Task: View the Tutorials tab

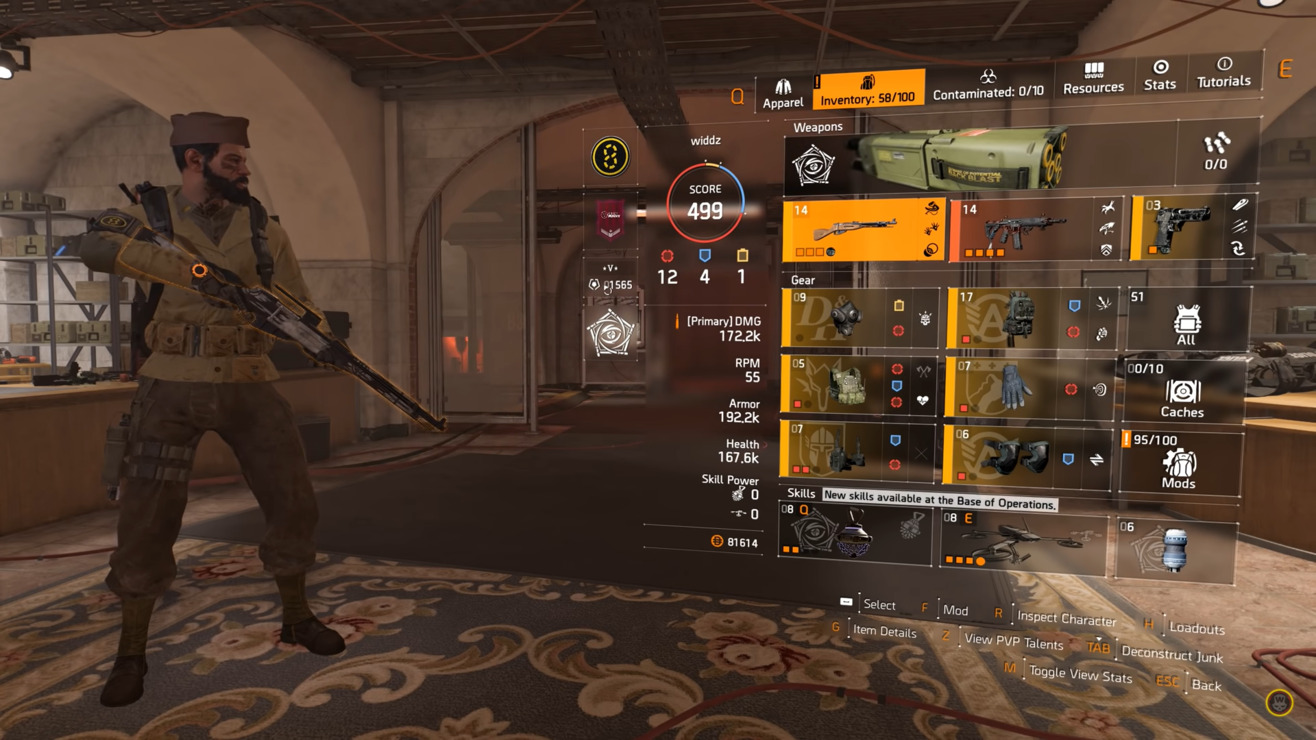Action: coord(1223,73)
